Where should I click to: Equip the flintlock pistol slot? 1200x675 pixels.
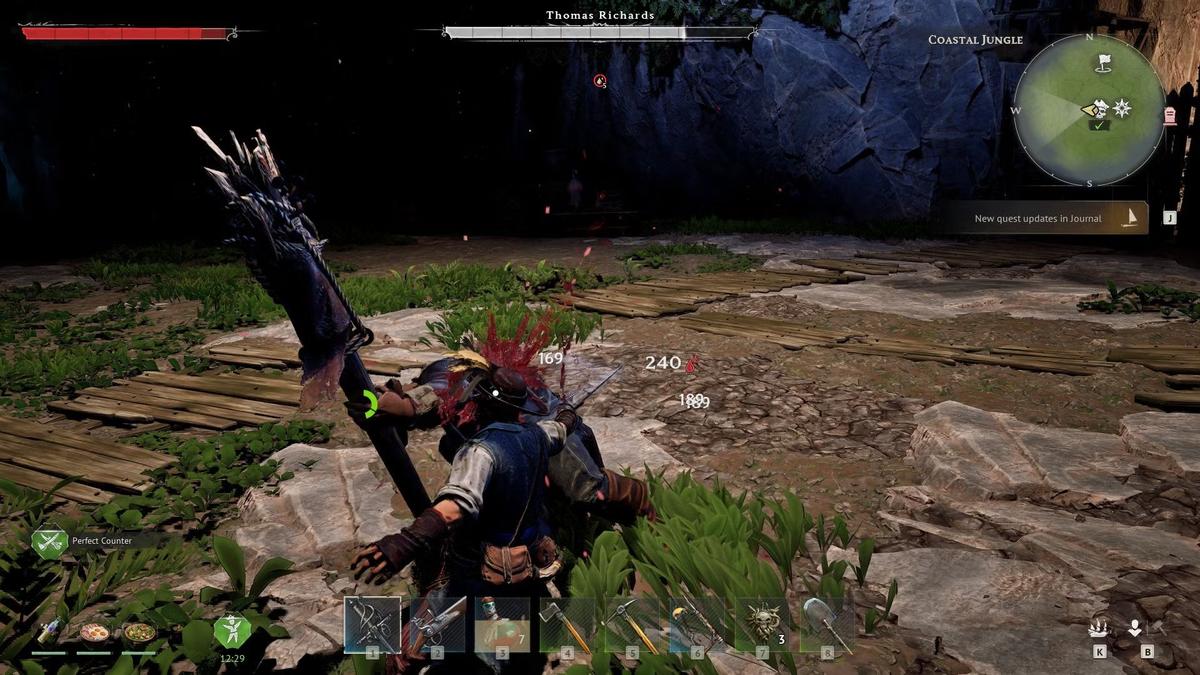pos(438,625)
